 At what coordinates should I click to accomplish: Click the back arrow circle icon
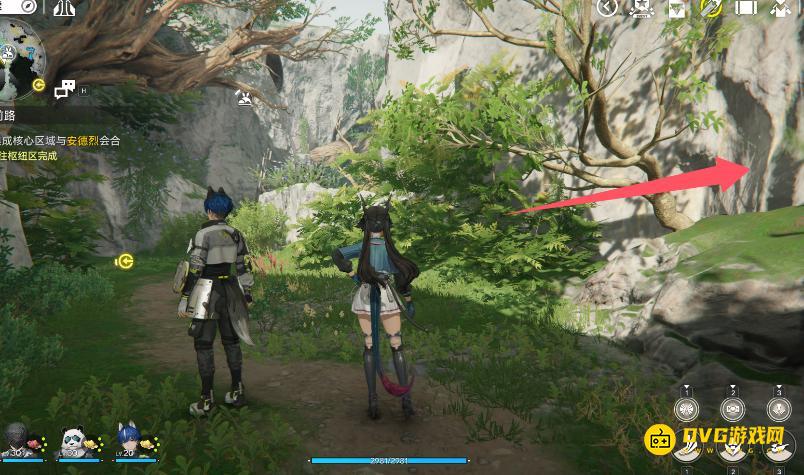[607, 8]
